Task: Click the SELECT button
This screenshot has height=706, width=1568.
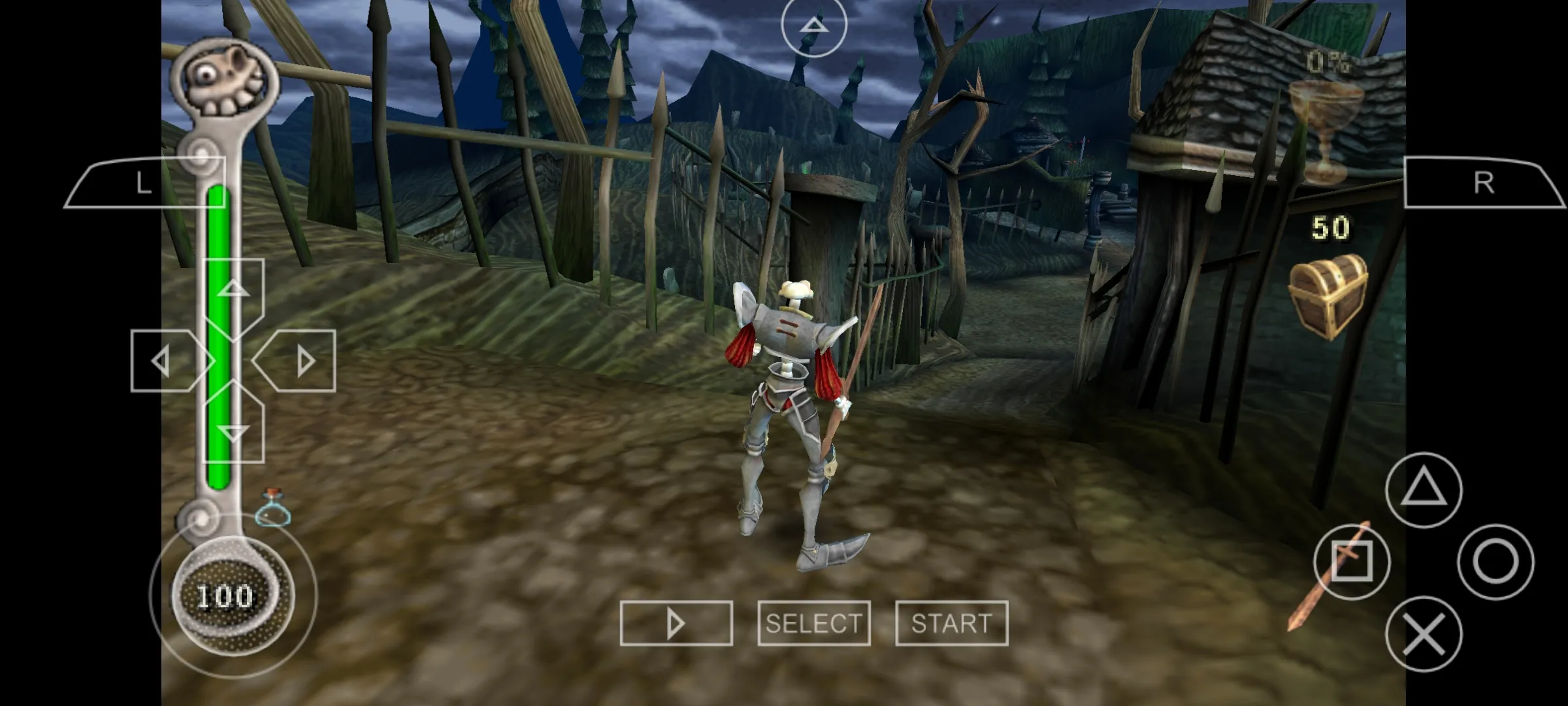Action: pyautogui.click(x=814, y=623)
